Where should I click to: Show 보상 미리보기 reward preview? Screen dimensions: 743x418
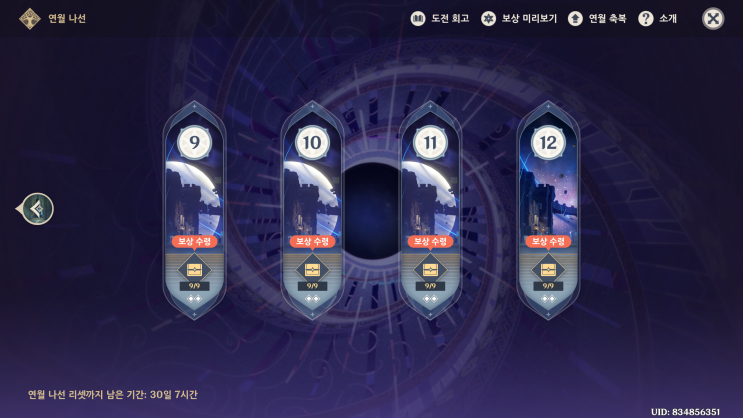[x=517, y=19]
